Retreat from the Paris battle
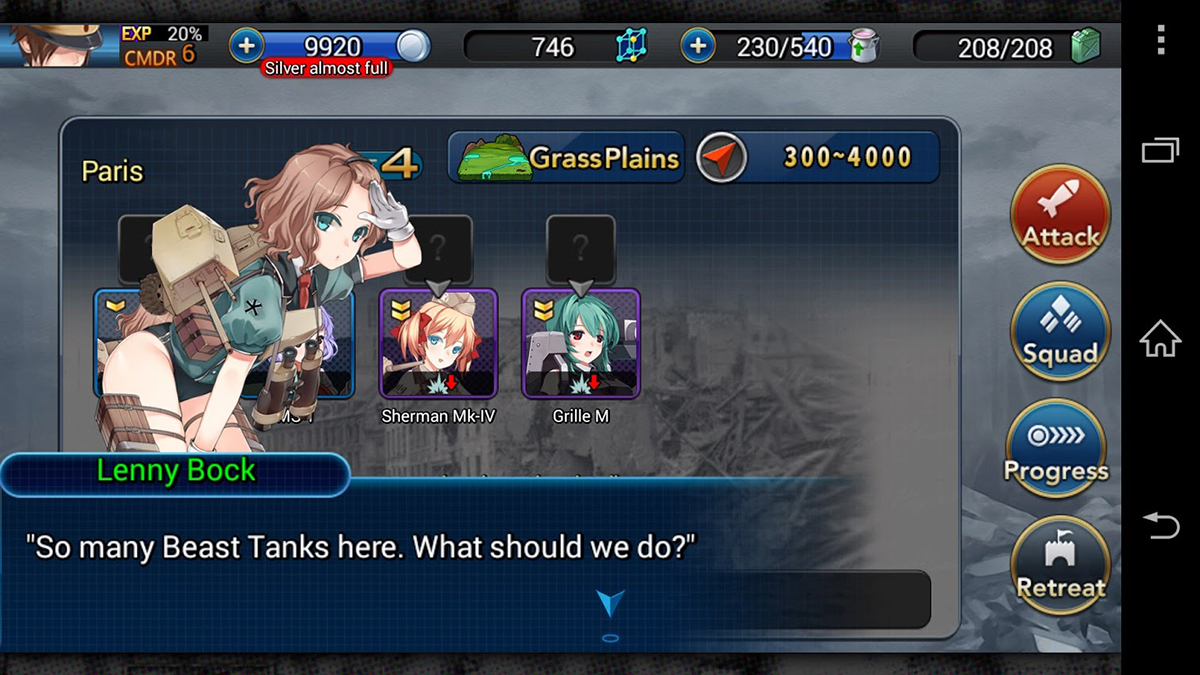 (1060, 565)
